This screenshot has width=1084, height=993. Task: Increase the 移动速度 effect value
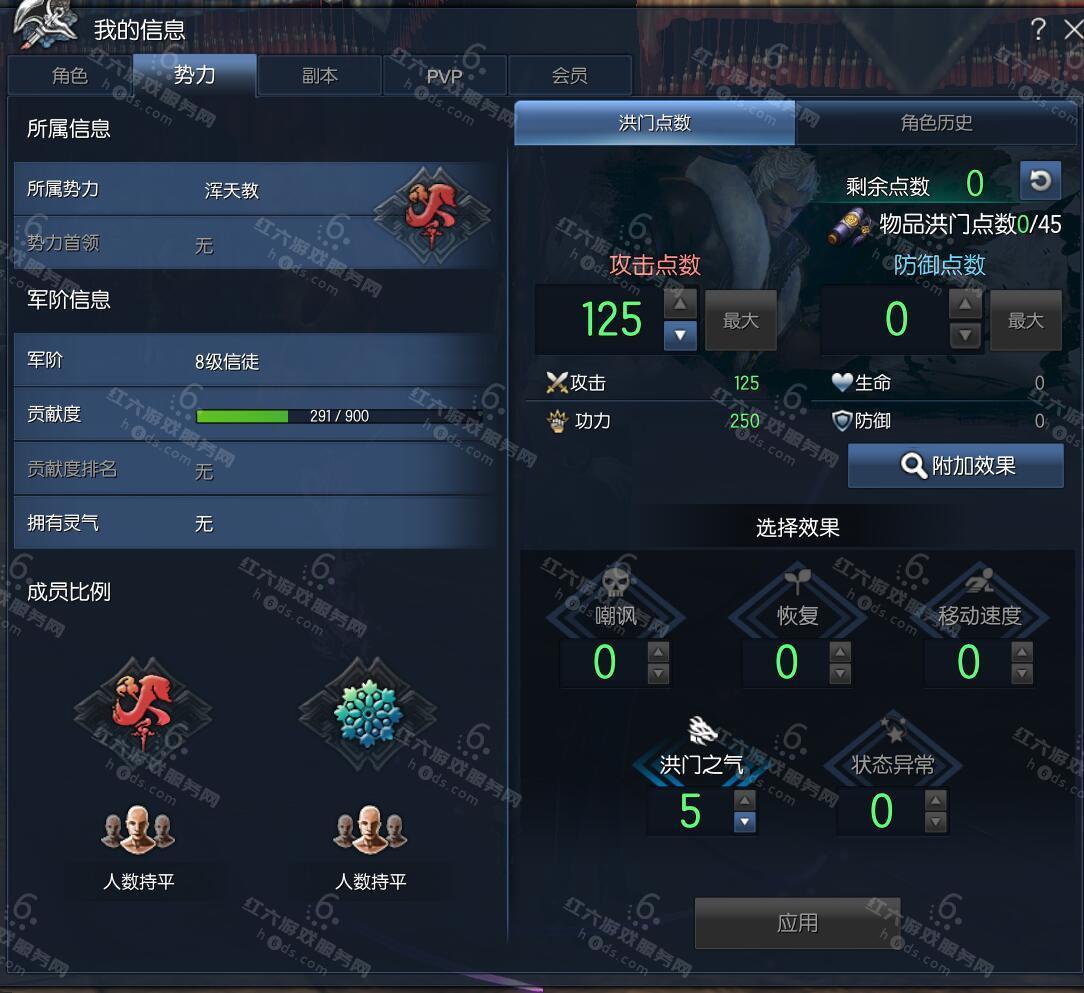click(x=1022, y=651)
